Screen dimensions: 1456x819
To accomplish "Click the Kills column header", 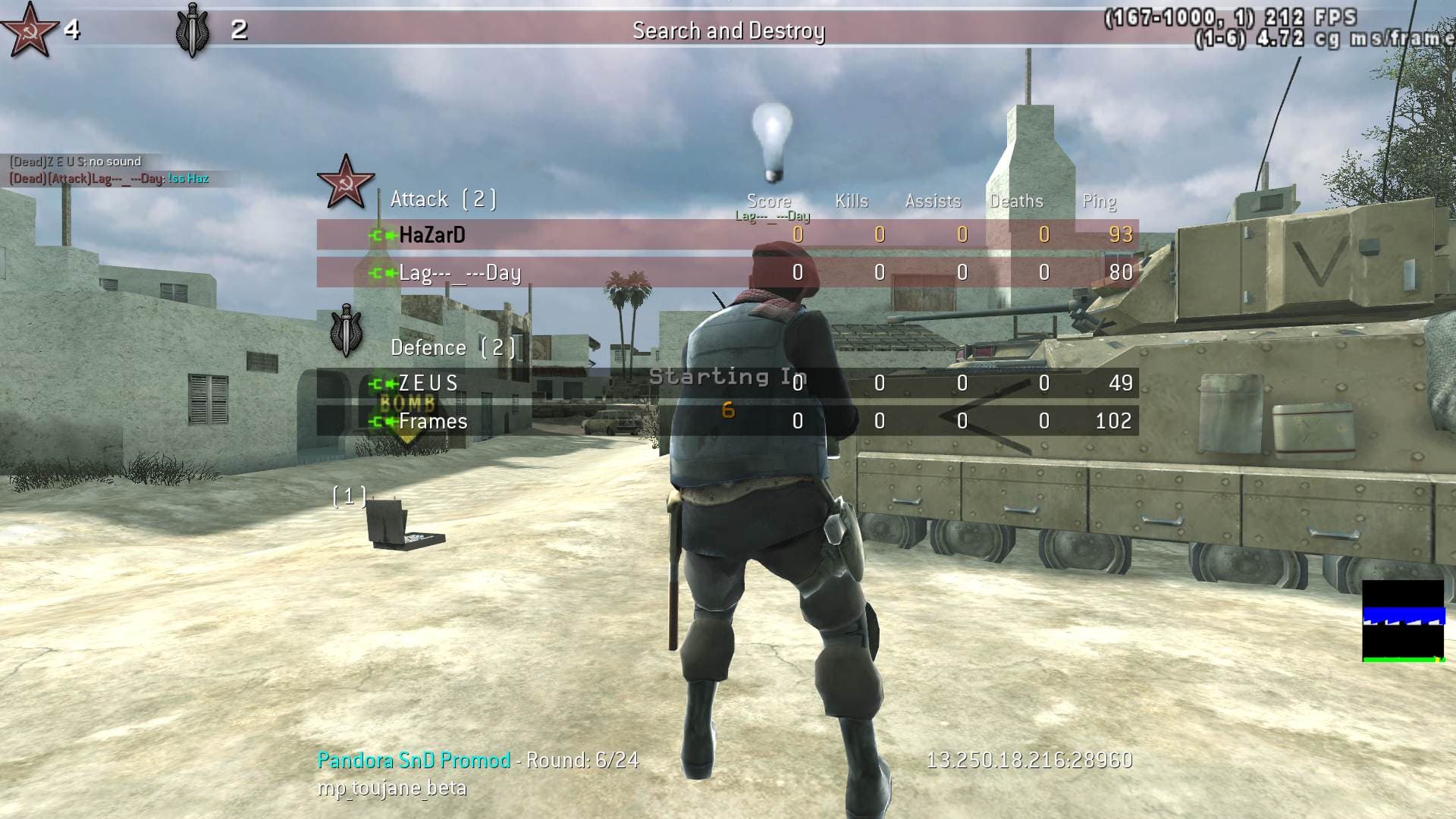I will point(851,201).
